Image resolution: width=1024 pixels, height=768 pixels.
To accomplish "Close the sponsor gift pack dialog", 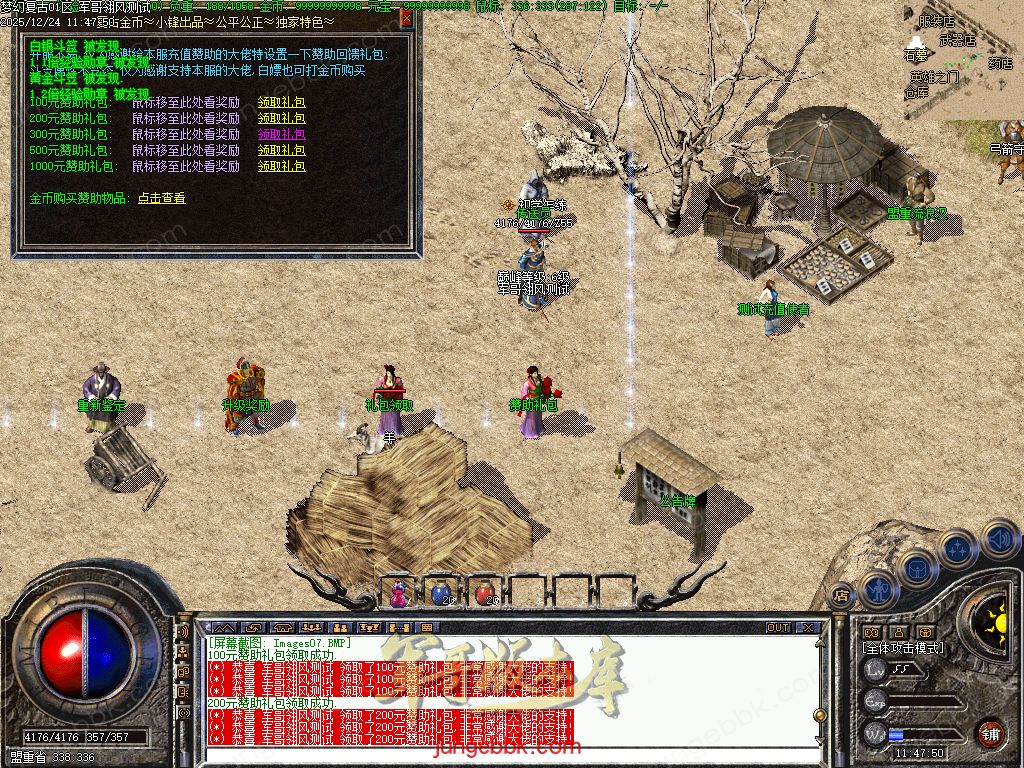I will pyautogui.click(x=406, y=17).
